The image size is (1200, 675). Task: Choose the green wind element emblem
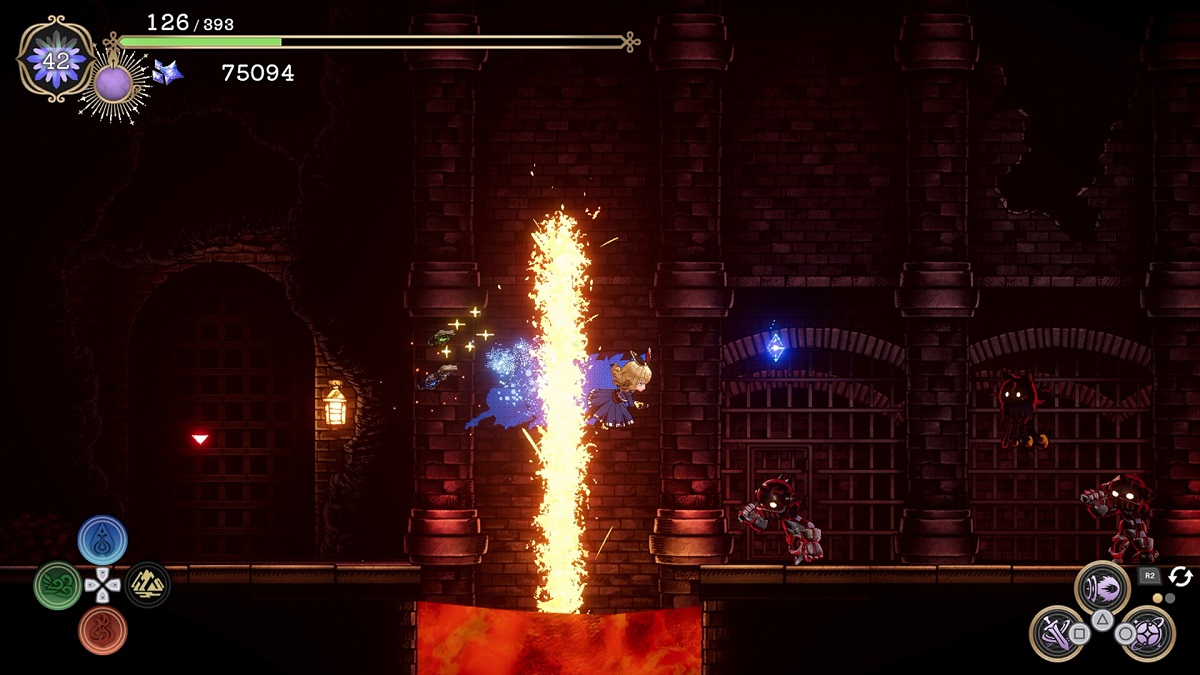pos(57,585)
